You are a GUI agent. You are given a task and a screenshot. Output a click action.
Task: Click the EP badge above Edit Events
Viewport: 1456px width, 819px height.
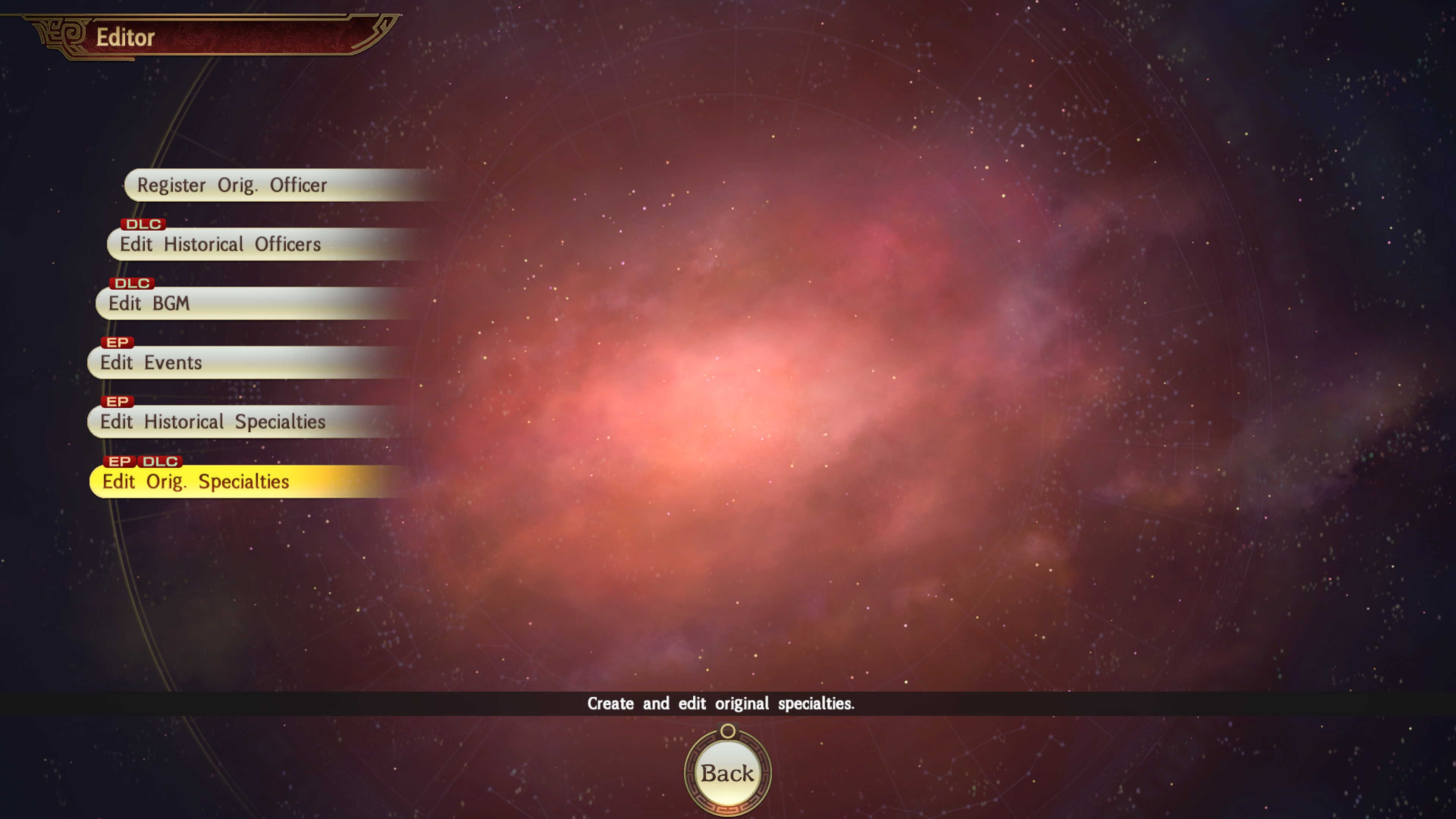118,342
